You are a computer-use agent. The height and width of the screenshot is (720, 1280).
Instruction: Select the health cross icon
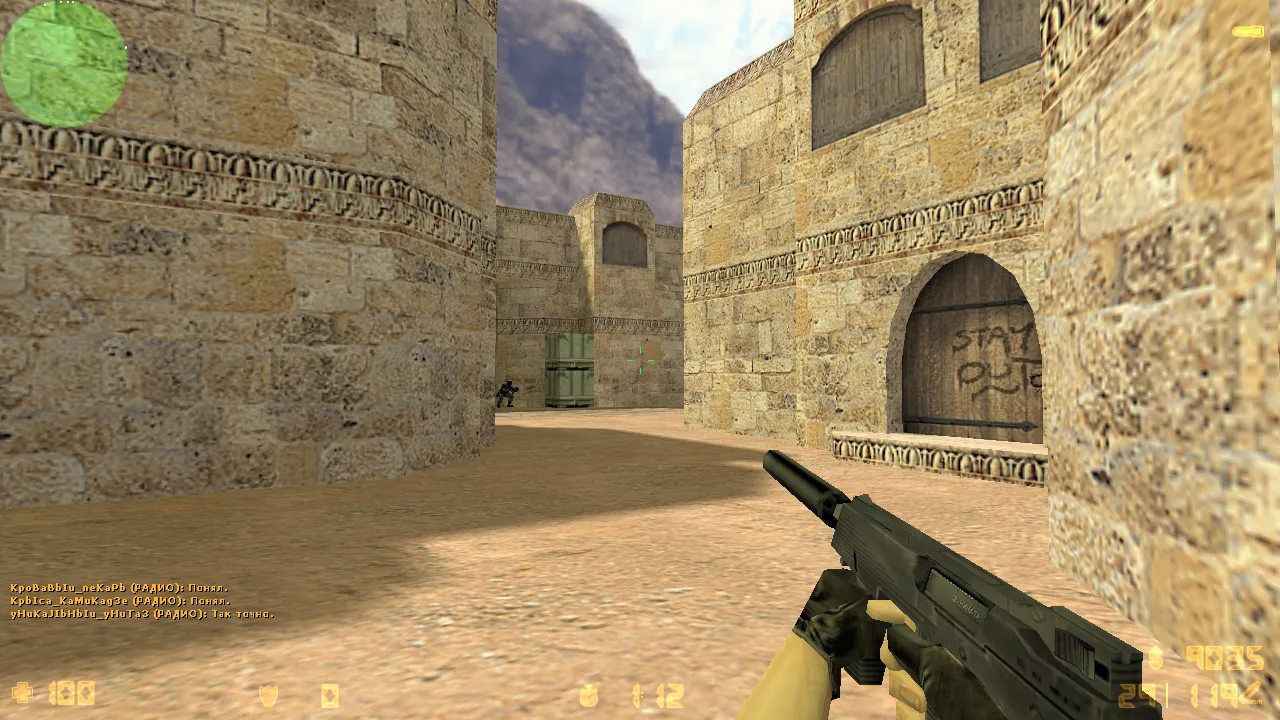point(22,693)
